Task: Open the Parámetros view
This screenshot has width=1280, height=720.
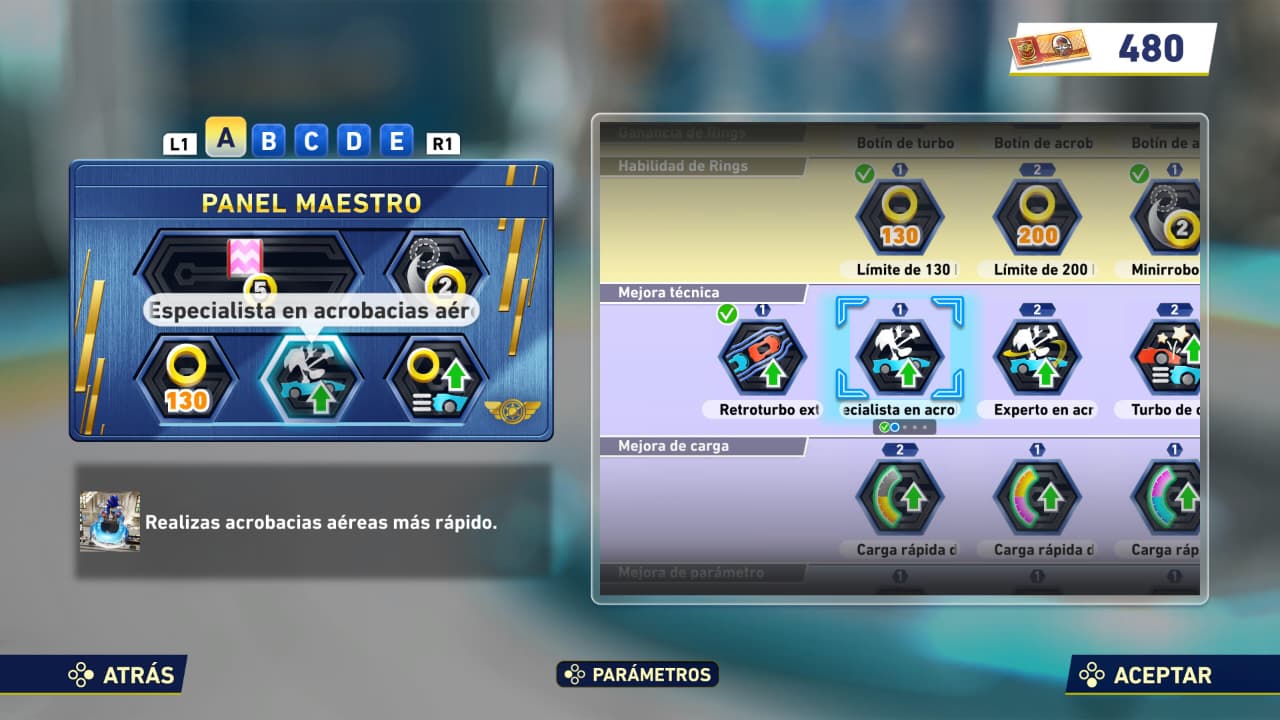Action: coord(637,675)
